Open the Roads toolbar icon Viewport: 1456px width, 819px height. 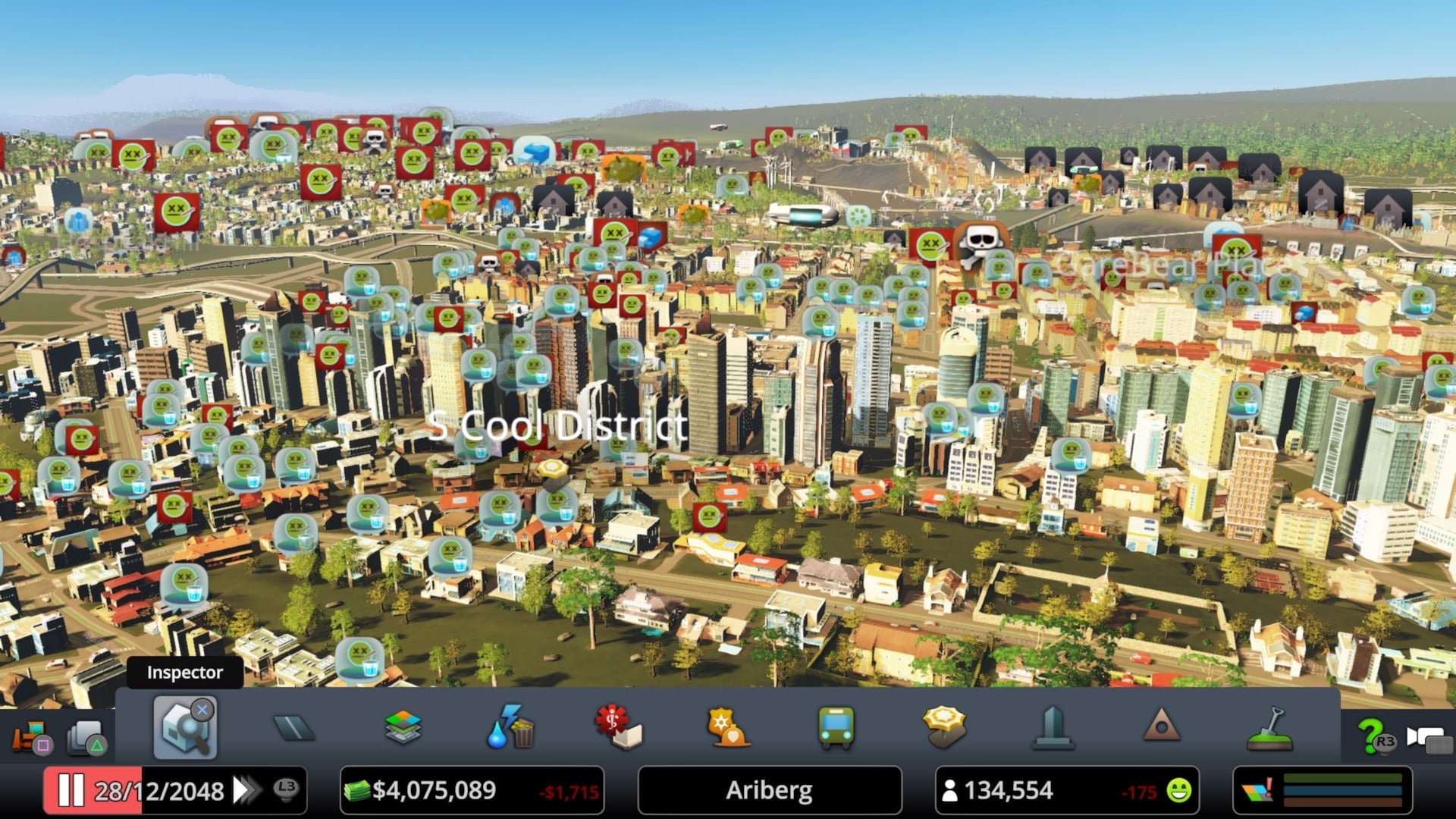(292, 730)
